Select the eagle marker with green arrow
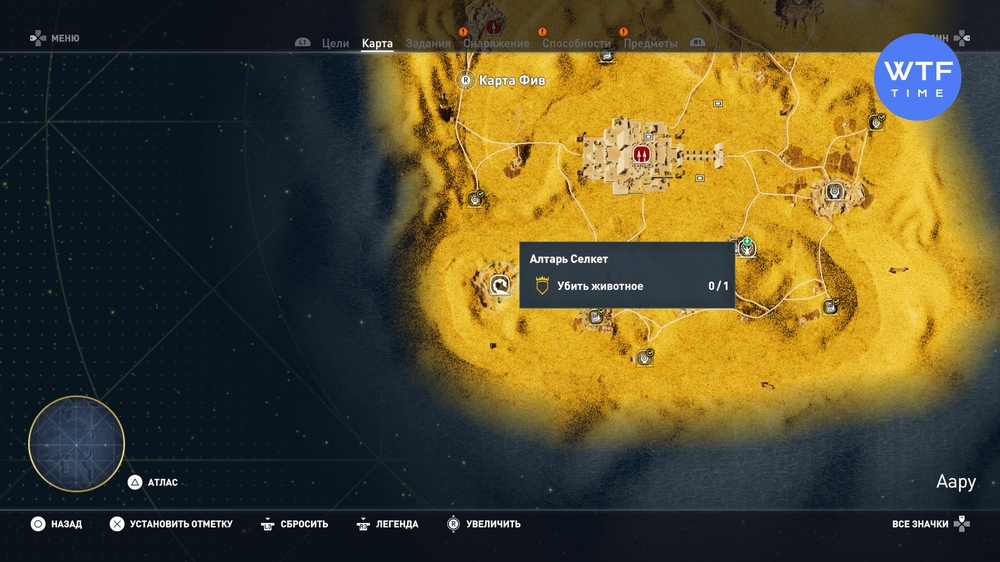Viewport: 1000px width, 562px height. coord(746,245)
